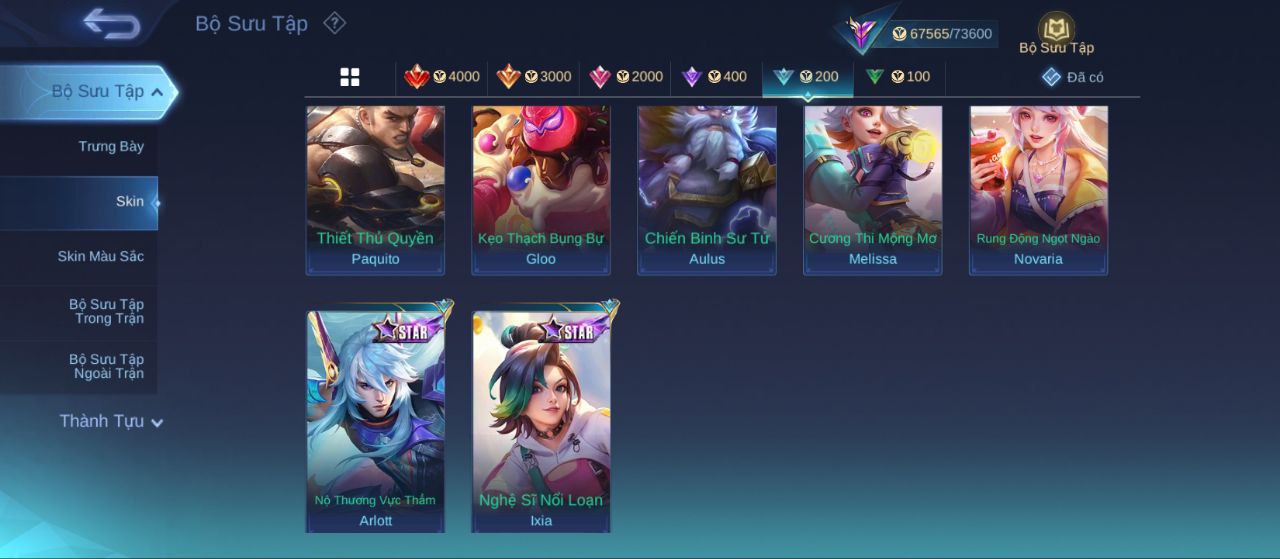Toggle the Đã có owned filter
The height and width of the screenshot is (559, 1280).
[1073, 77]
